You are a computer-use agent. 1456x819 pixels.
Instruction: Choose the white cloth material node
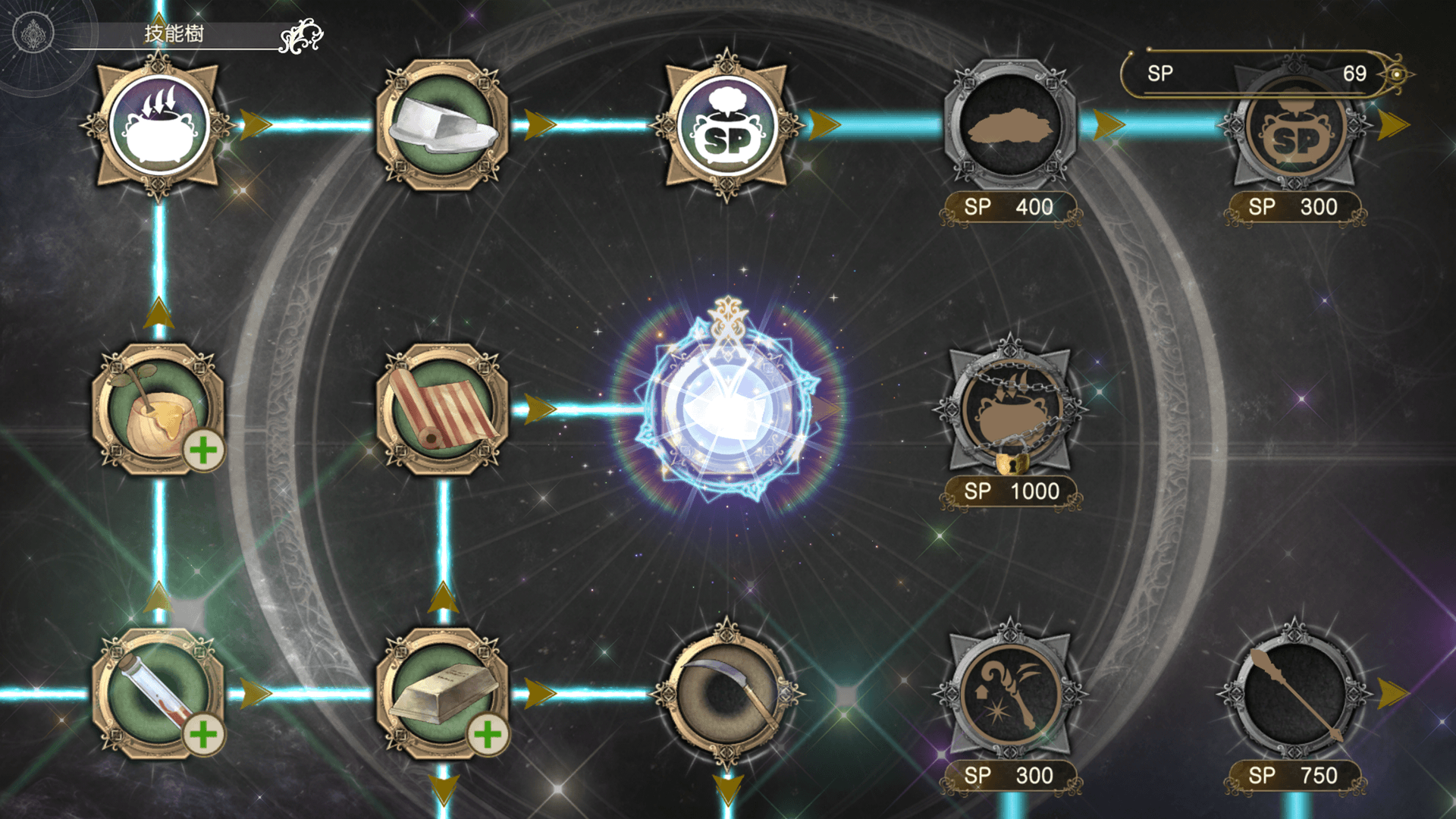[x=442, y=125]
